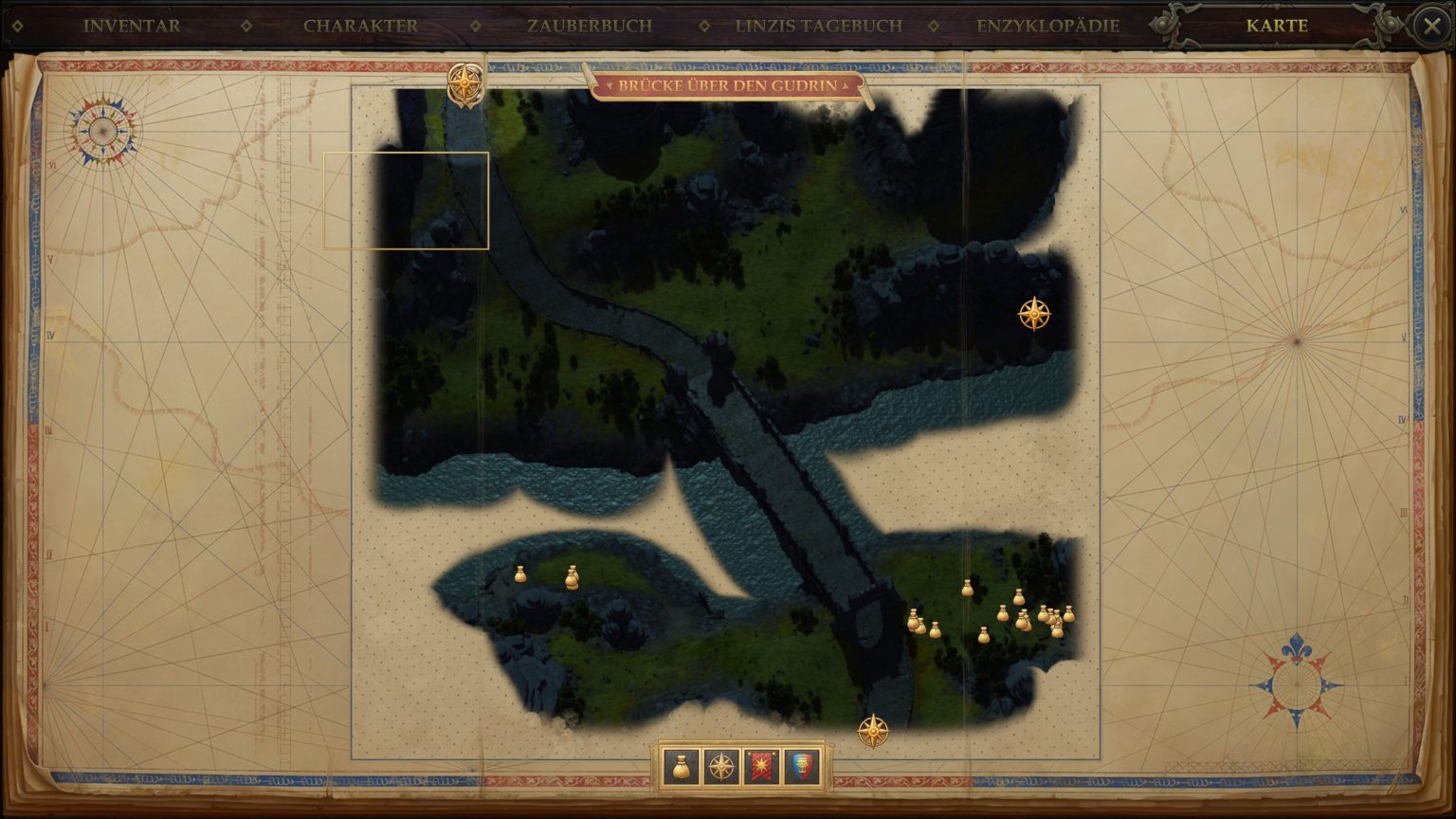Click the right loot bag on the southwestern islet
Image resolution: width=1456 pixels, height=819 pixels.
pos(571,578)
